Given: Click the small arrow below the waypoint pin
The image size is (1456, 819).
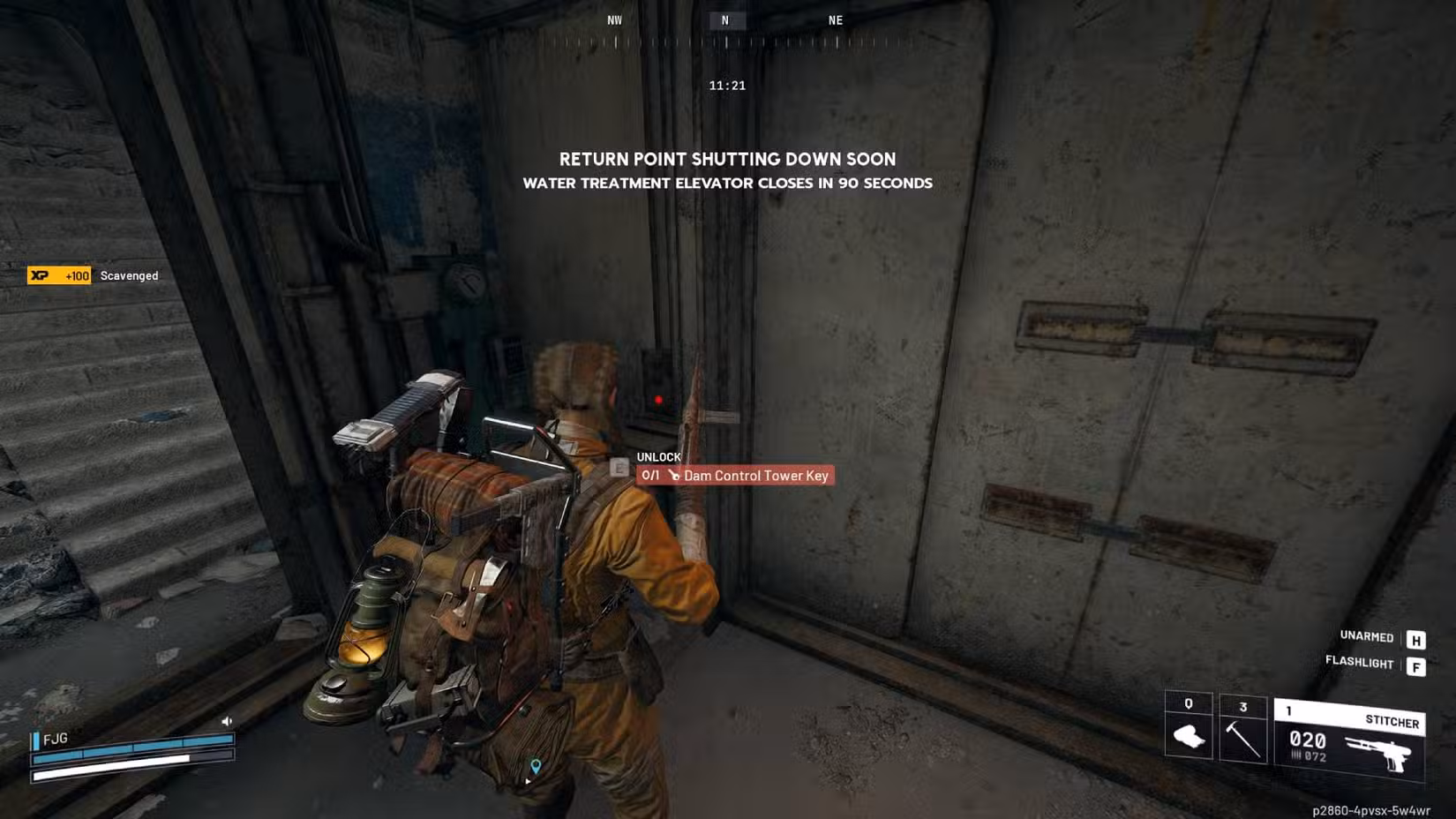Looking at the screenshot, I should coord(528,781).
